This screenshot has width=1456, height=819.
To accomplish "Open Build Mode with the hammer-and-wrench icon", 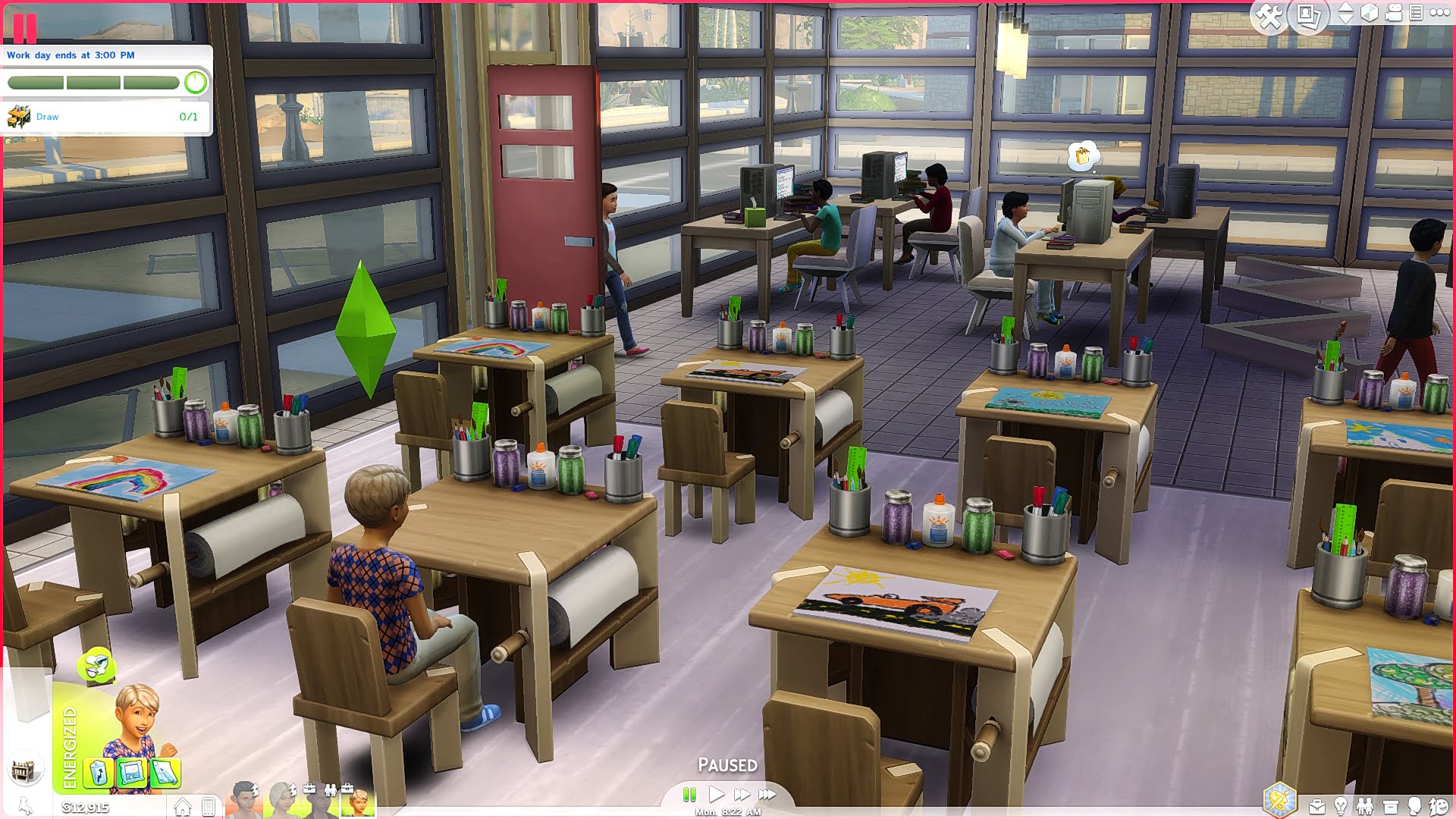I will (x=1269, y=14).
